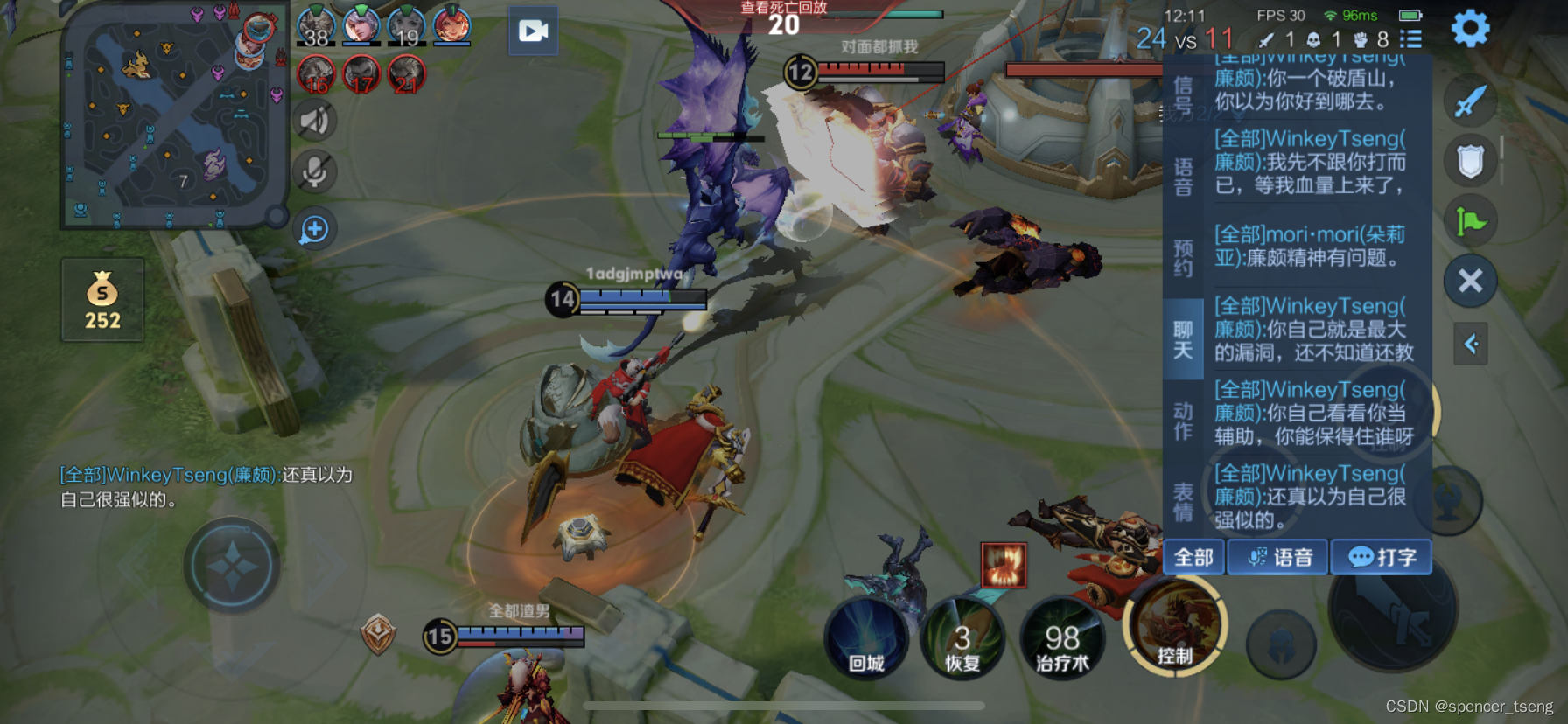Click the magnifier plus button under minimap
Screen dimensions: 1568x724
coord(314,230)
